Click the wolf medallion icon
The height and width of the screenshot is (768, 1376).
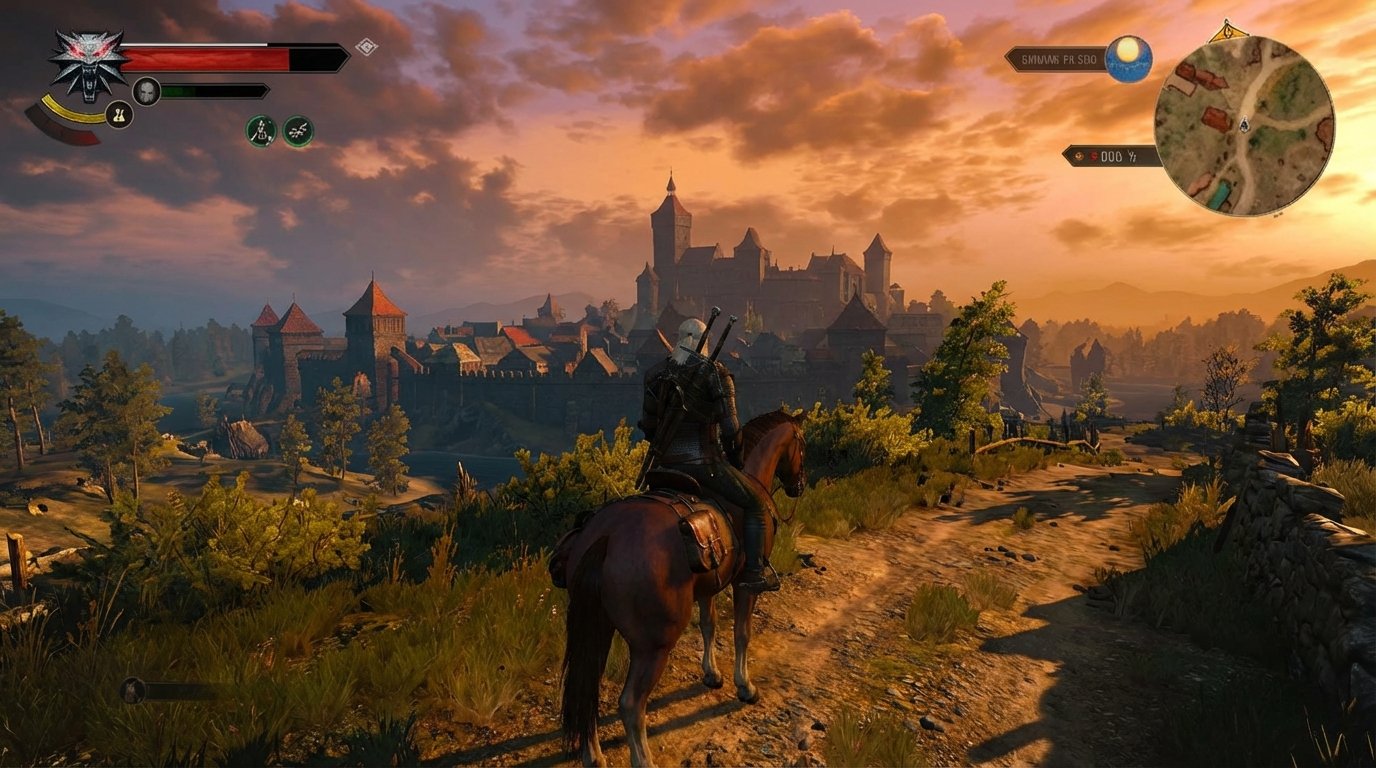(x=87, y=61)
